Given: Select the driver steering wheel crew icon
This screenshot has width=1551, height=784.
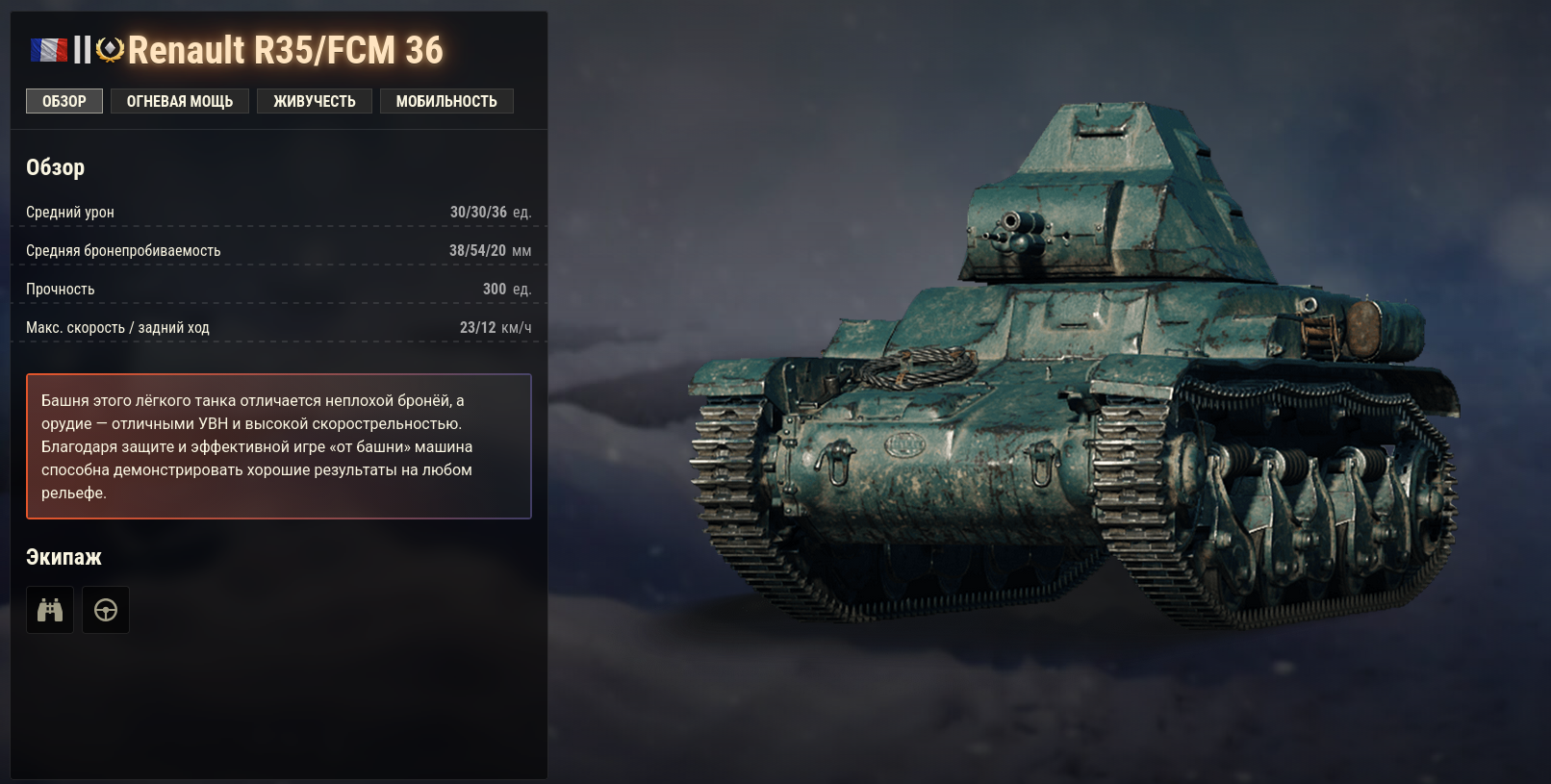Looking at the screenshot, I should click(106, 609).
